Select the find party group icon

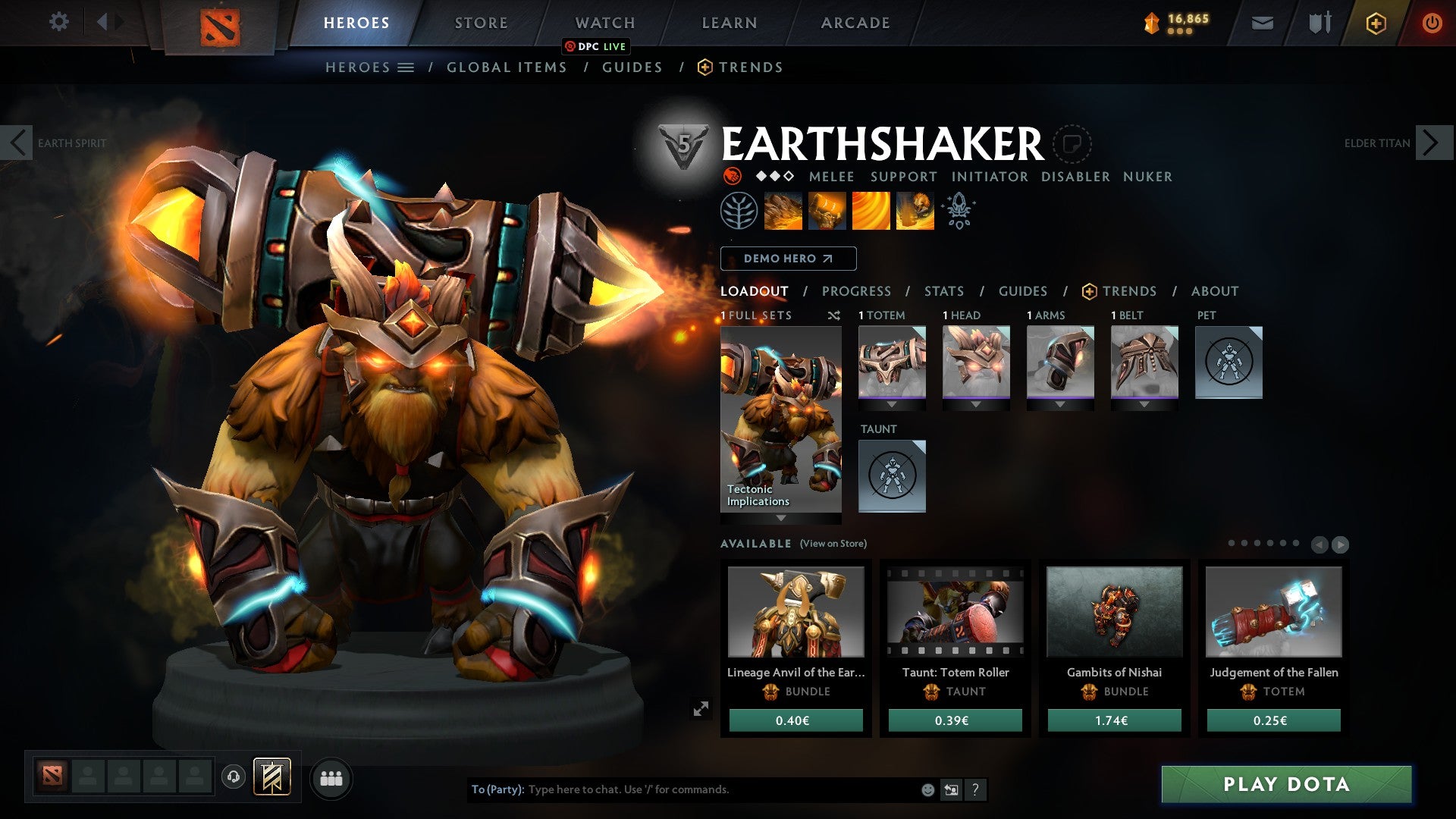pos(331,778)
